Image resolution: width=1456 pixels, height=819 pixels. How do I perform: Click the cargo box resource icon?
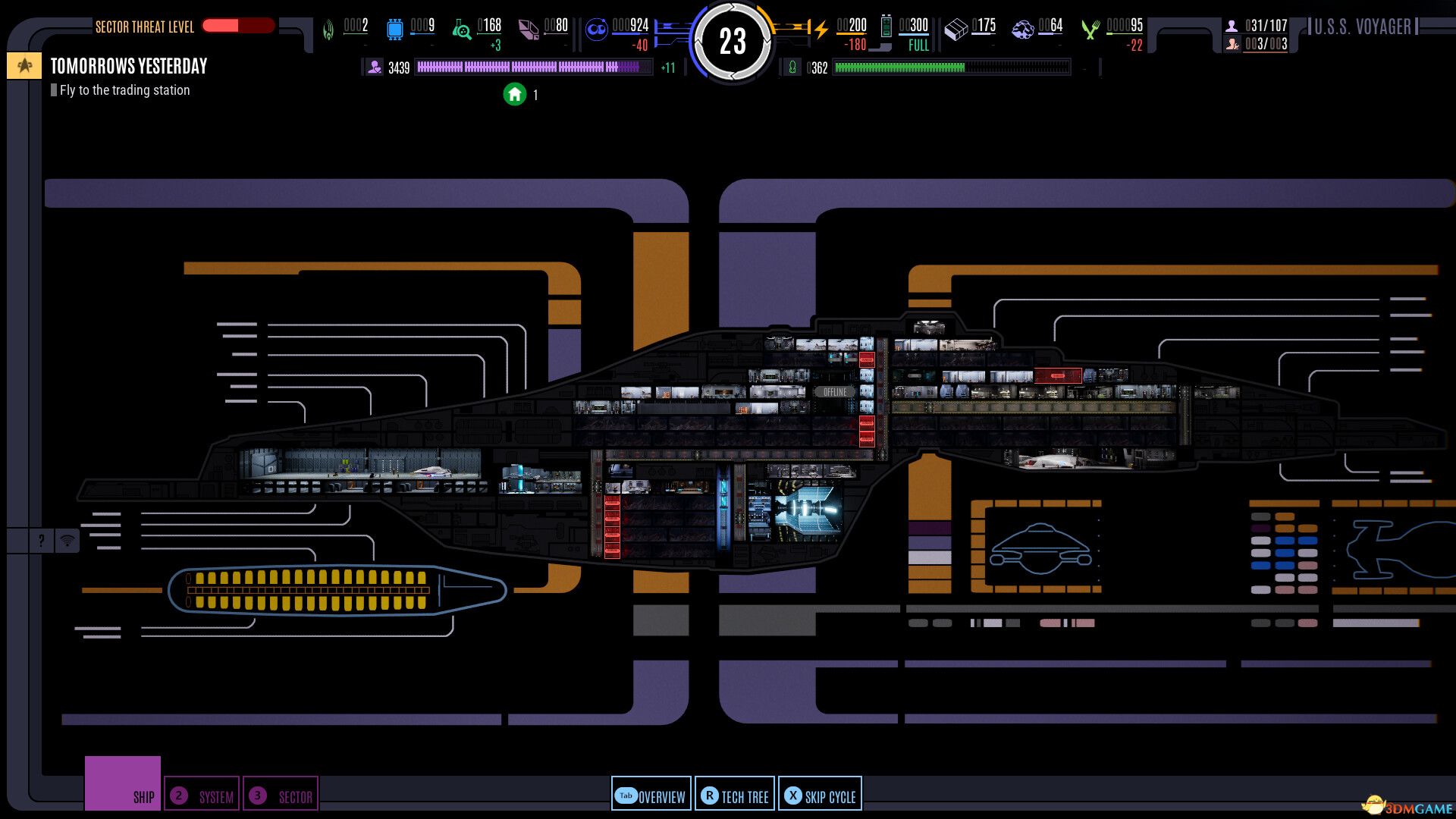[956, 28]
